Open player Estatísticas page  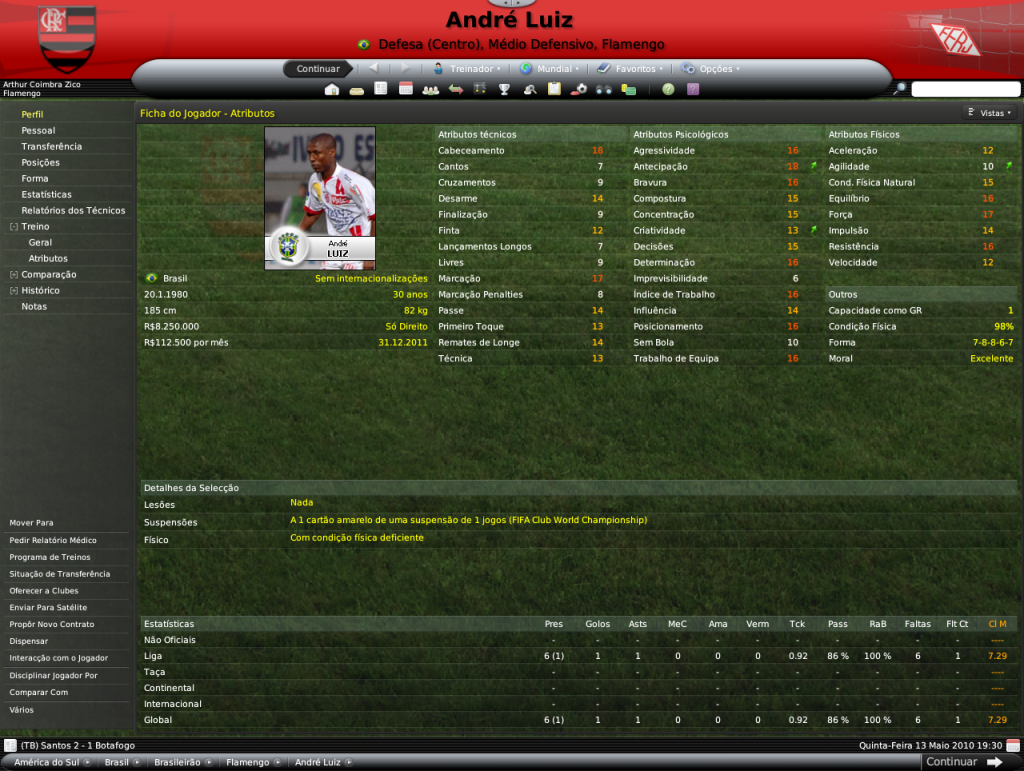tap(46, 194)
